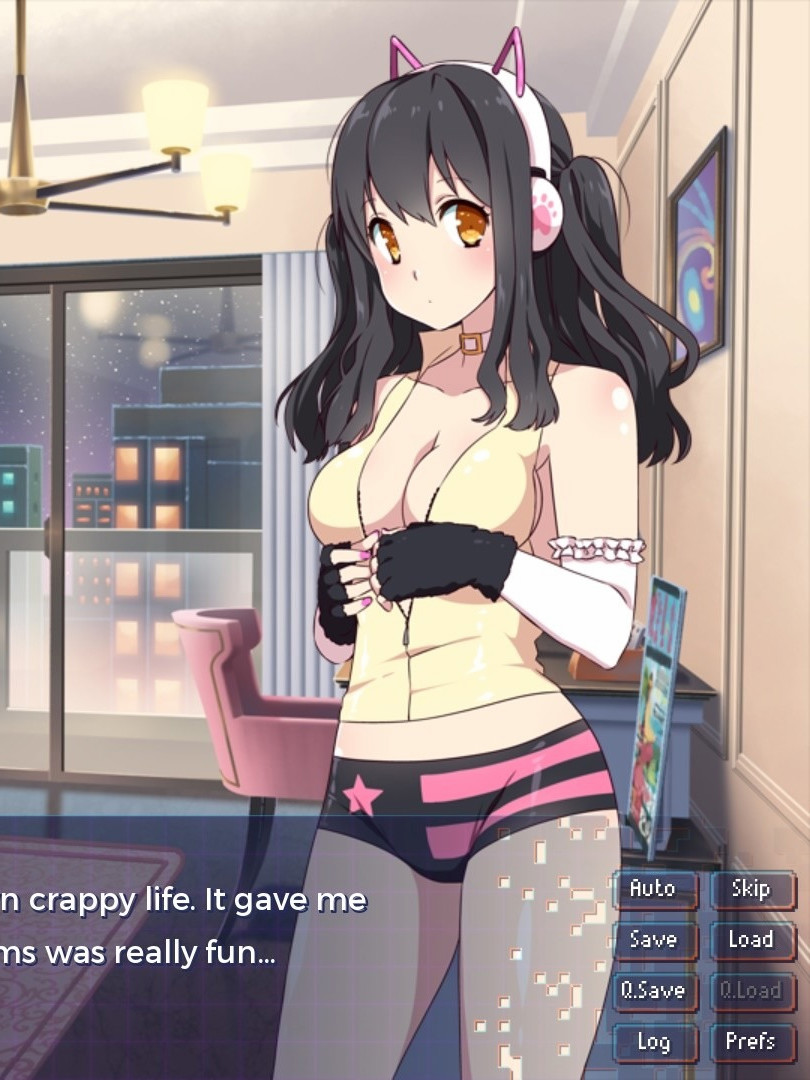The width and height of the screenshot is (810, 1080).
Task: Open the Load game menu
Action: coord(751,940)
